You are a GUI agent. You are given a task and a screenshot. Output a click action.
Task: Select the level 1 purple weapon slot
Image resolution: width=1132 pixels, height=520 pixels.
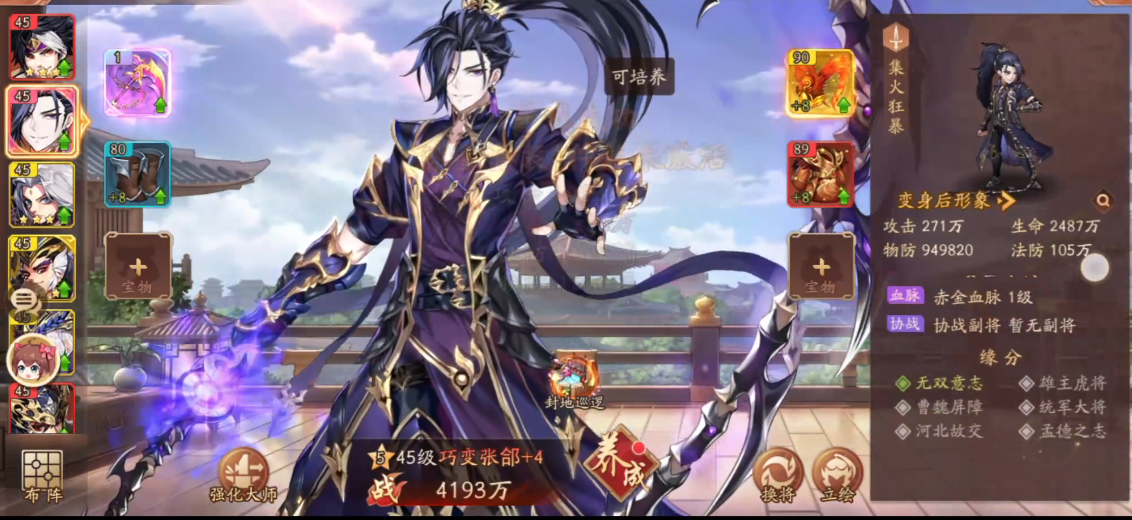click(x=137, y=82)
